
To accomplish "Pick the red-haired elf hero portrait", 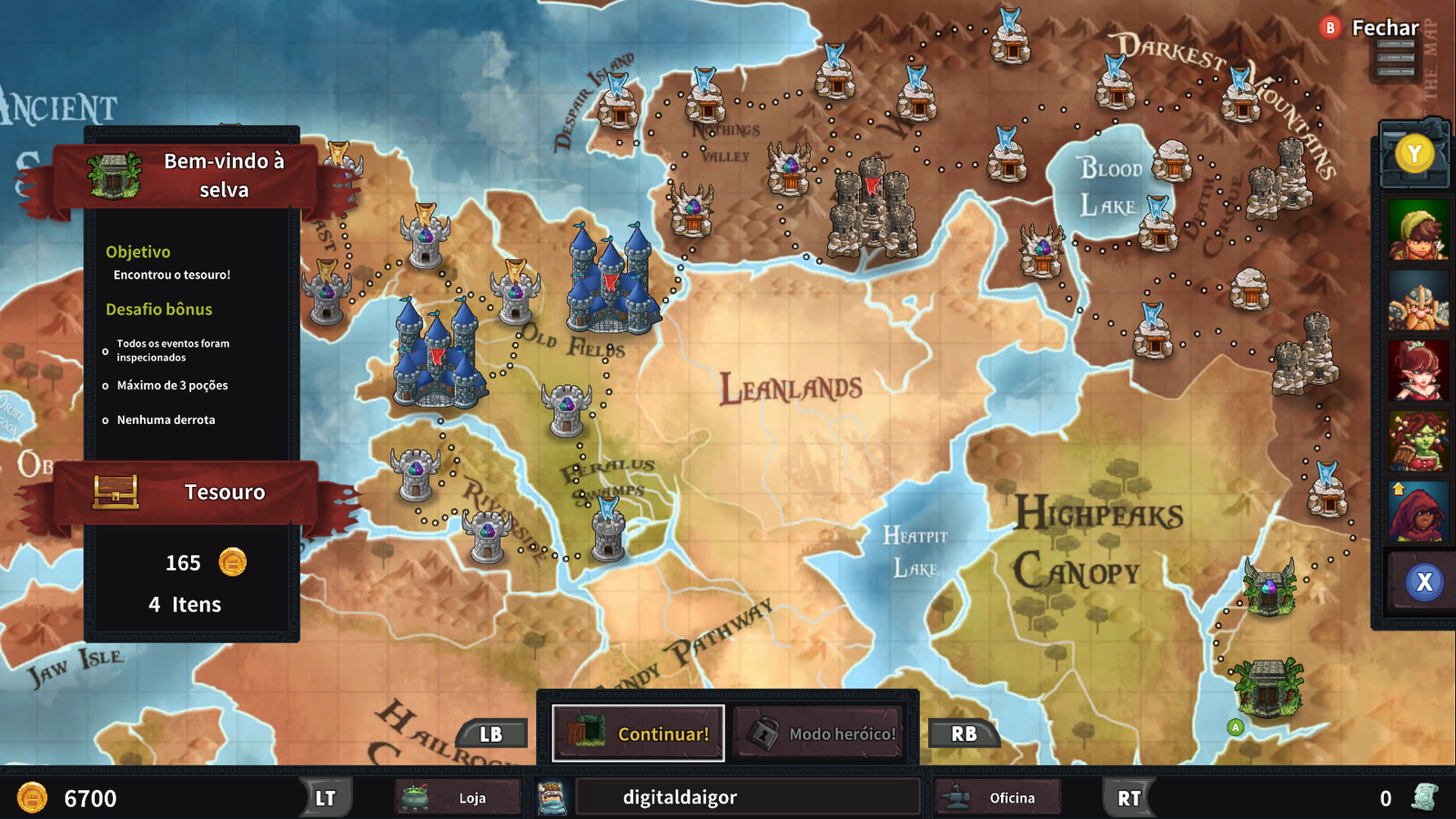I will point(1418,371).
